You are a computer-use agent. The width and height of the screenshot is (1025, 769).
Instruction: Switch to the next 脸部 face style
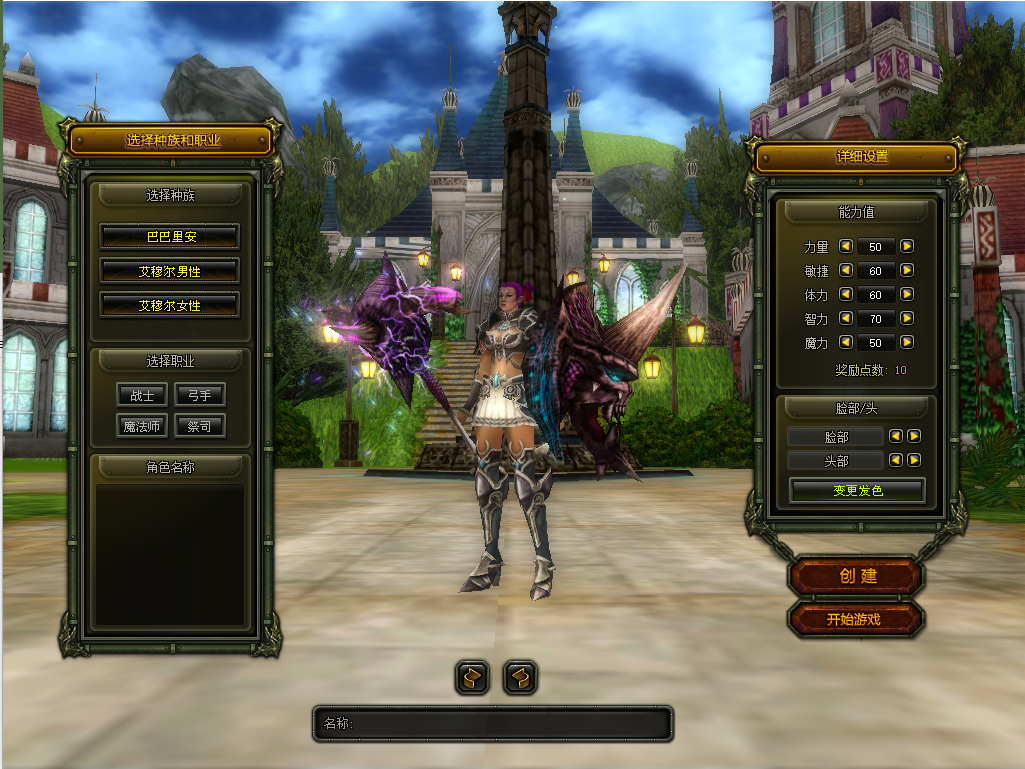click(x=914, y=436)
